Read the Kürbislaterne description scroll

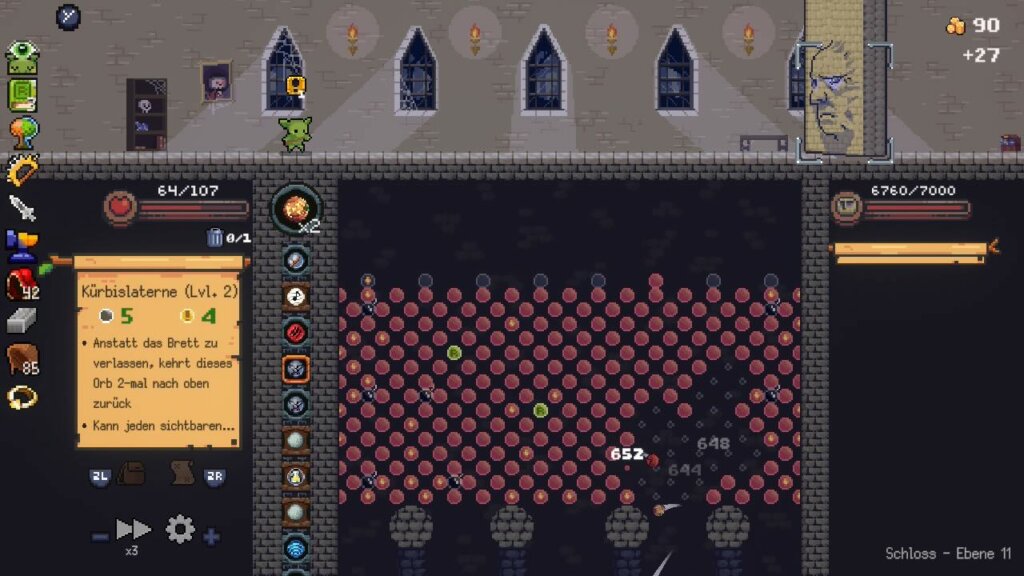[x=158, y=364]
